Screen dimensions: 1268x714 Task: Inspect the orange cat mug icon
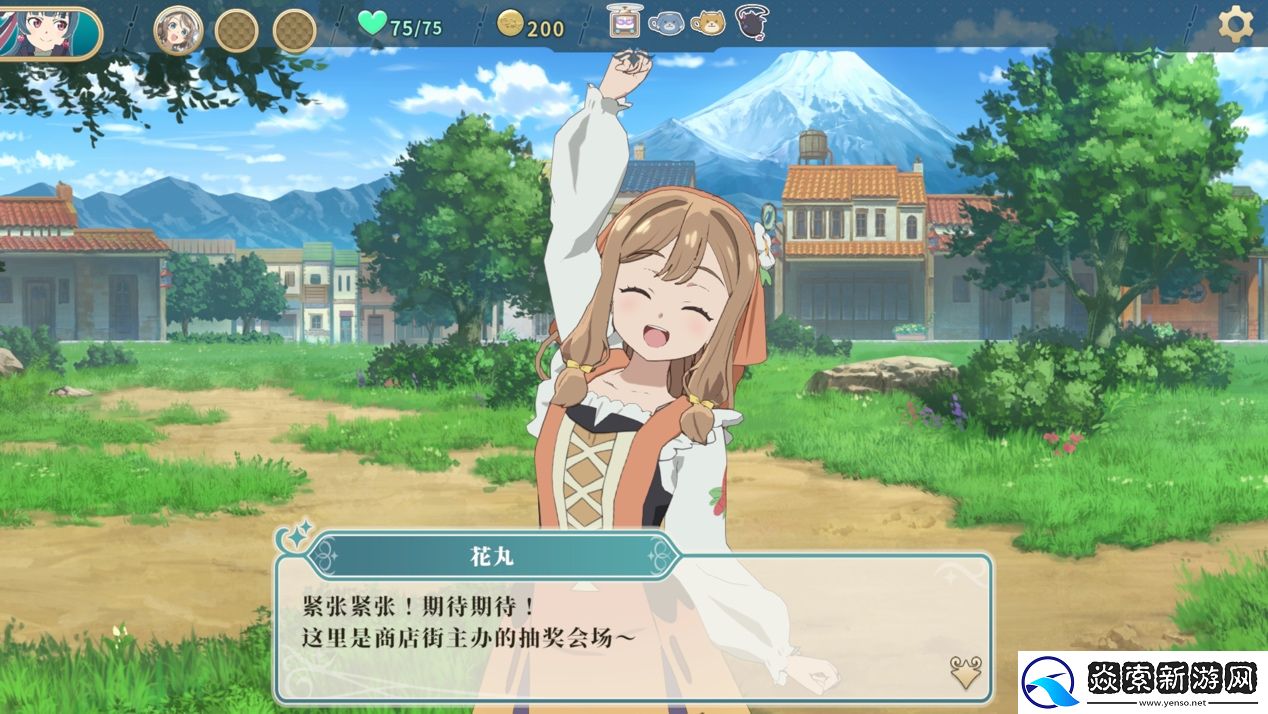click(x=709, y=22)
